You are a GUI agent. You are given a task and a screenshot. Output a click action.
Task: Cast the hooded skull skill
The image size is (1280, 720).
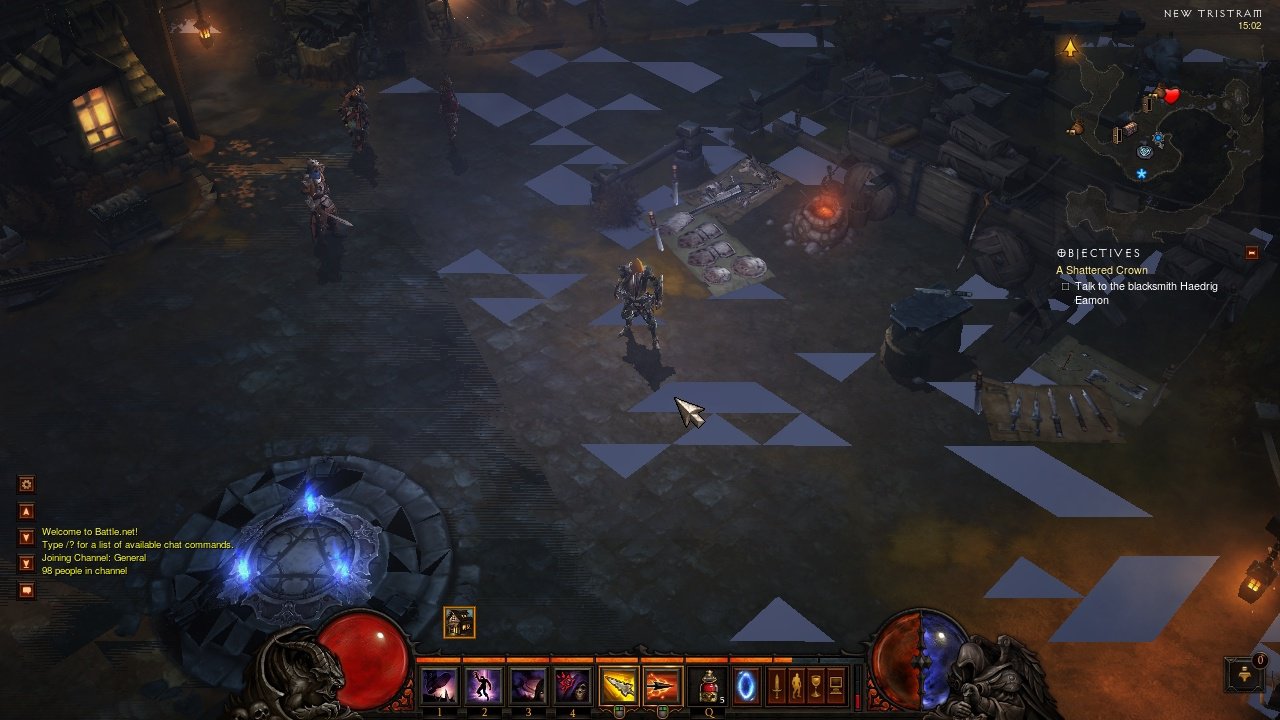(572, 686)
